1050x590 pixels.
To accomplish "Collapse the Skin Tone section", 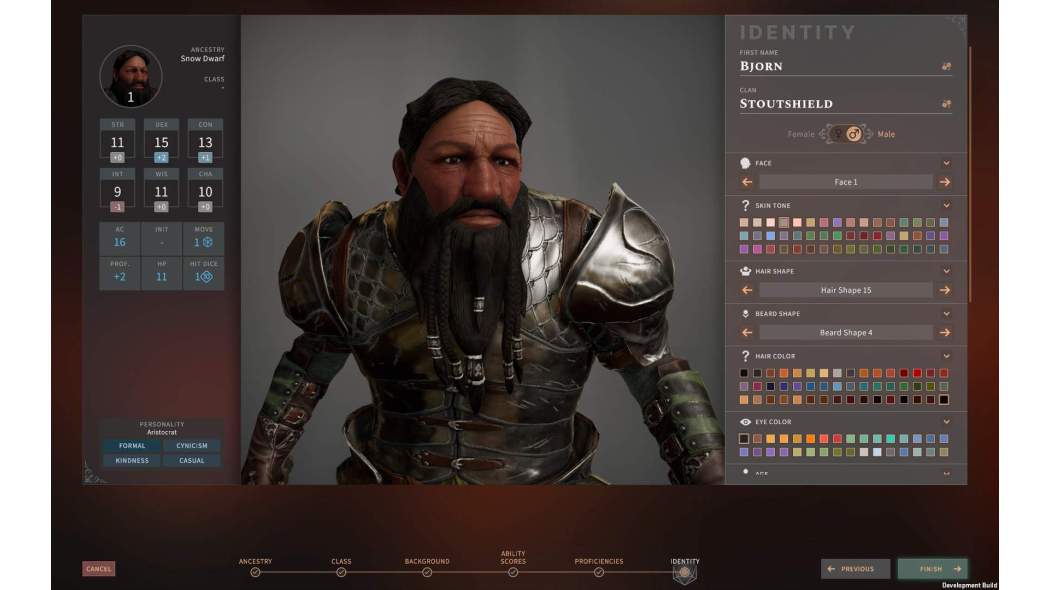I will [x=946, y=206].
